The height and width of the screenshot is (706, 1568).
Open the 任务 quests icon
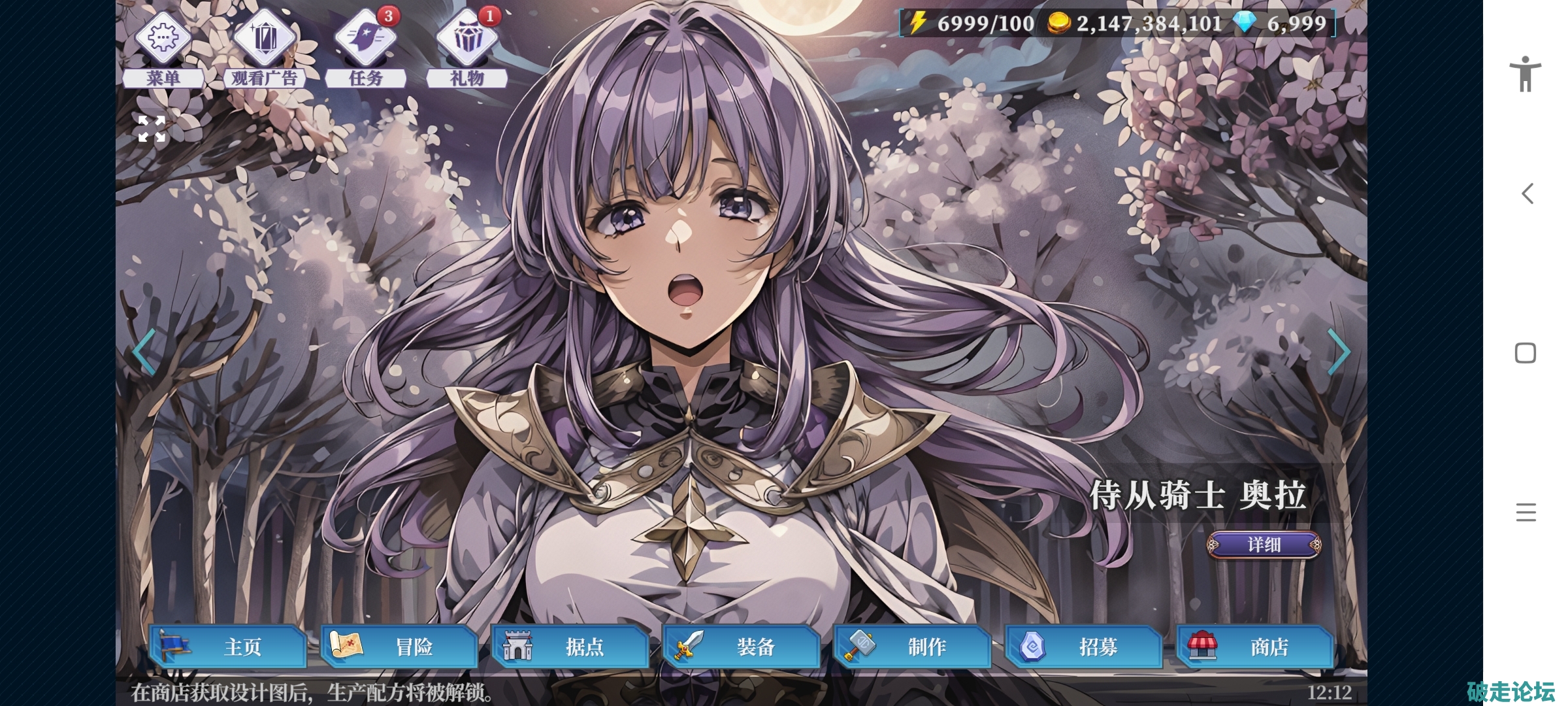365,39
